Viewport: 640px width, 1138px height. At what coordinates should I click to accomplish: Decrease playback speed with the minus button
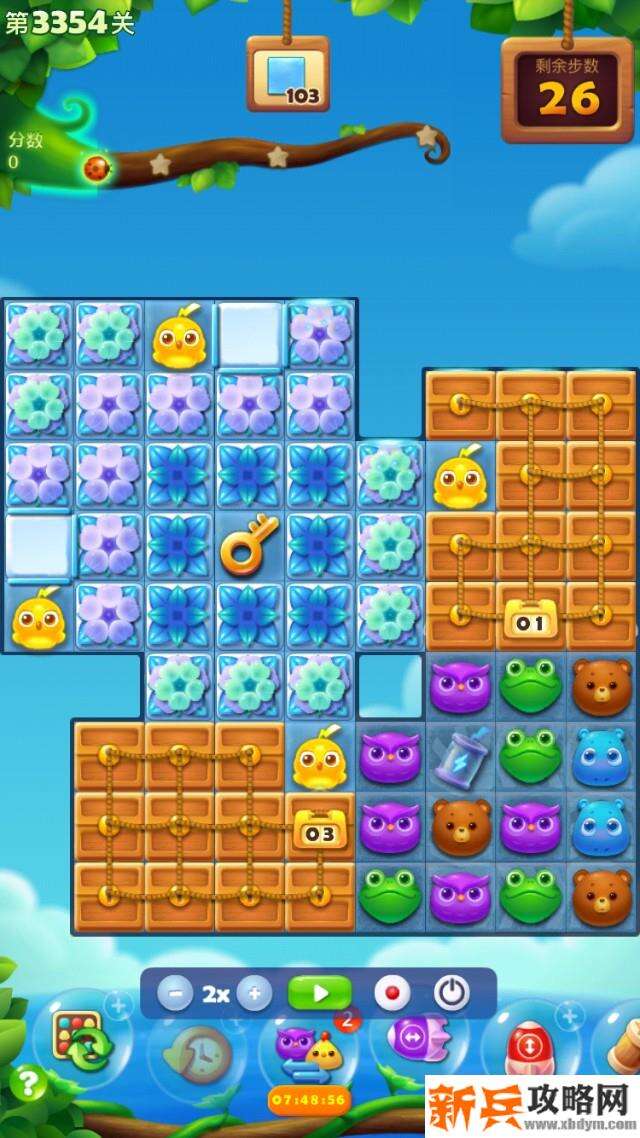tap(176, 994)
